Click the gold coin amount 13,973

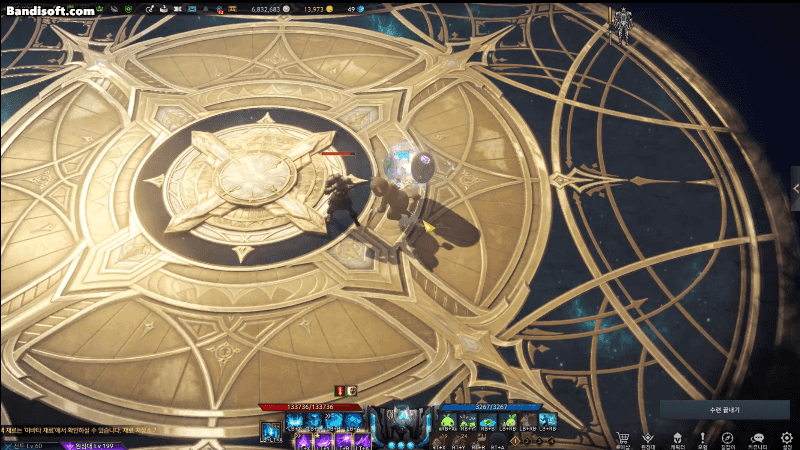[x=314, y=9]
